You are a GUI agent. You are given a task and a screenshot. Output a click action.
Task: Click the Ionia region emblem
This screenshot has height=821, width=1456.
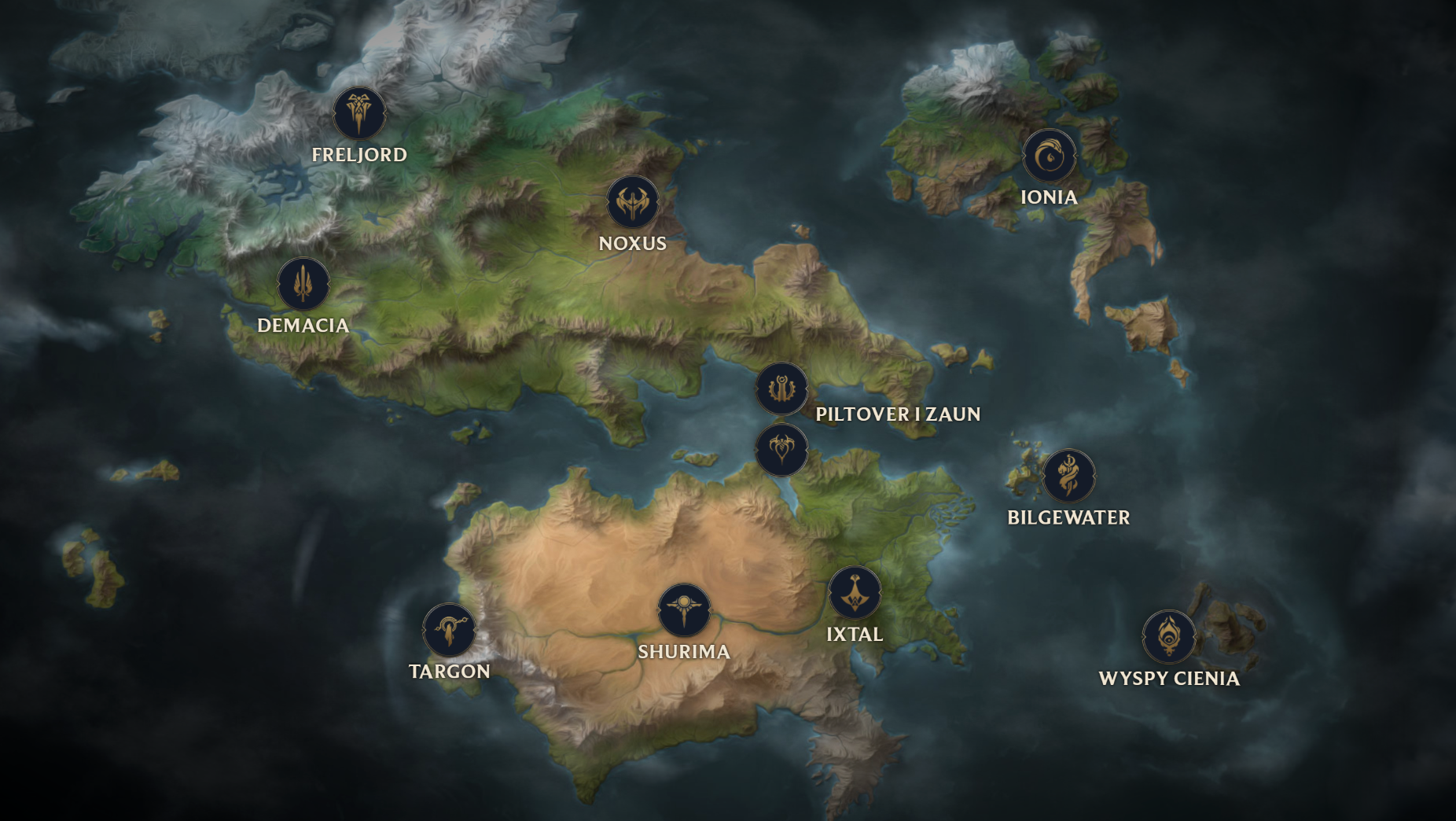(1049, 156)
